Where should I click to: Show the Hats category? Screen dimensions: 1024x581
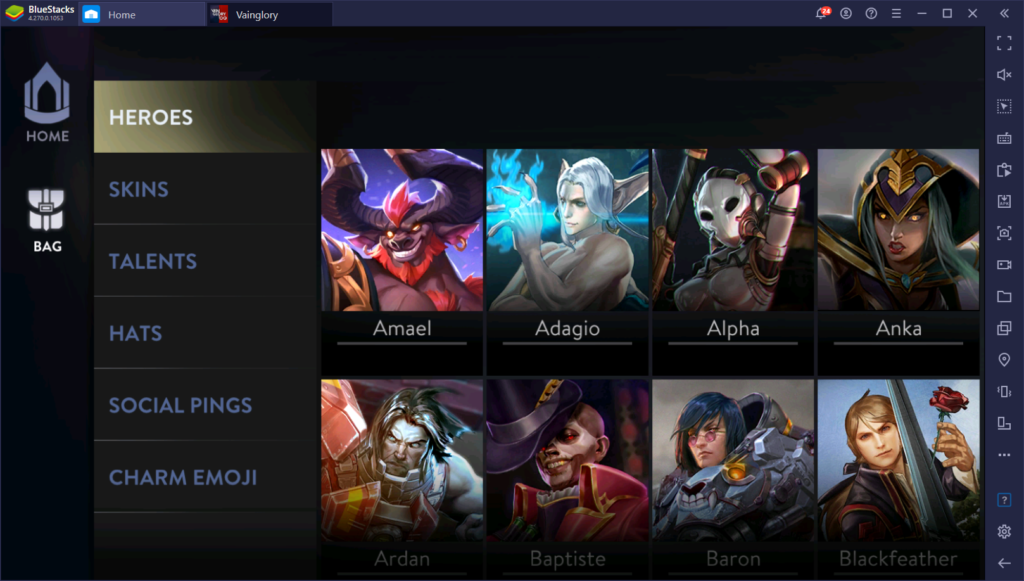[205, 333]
